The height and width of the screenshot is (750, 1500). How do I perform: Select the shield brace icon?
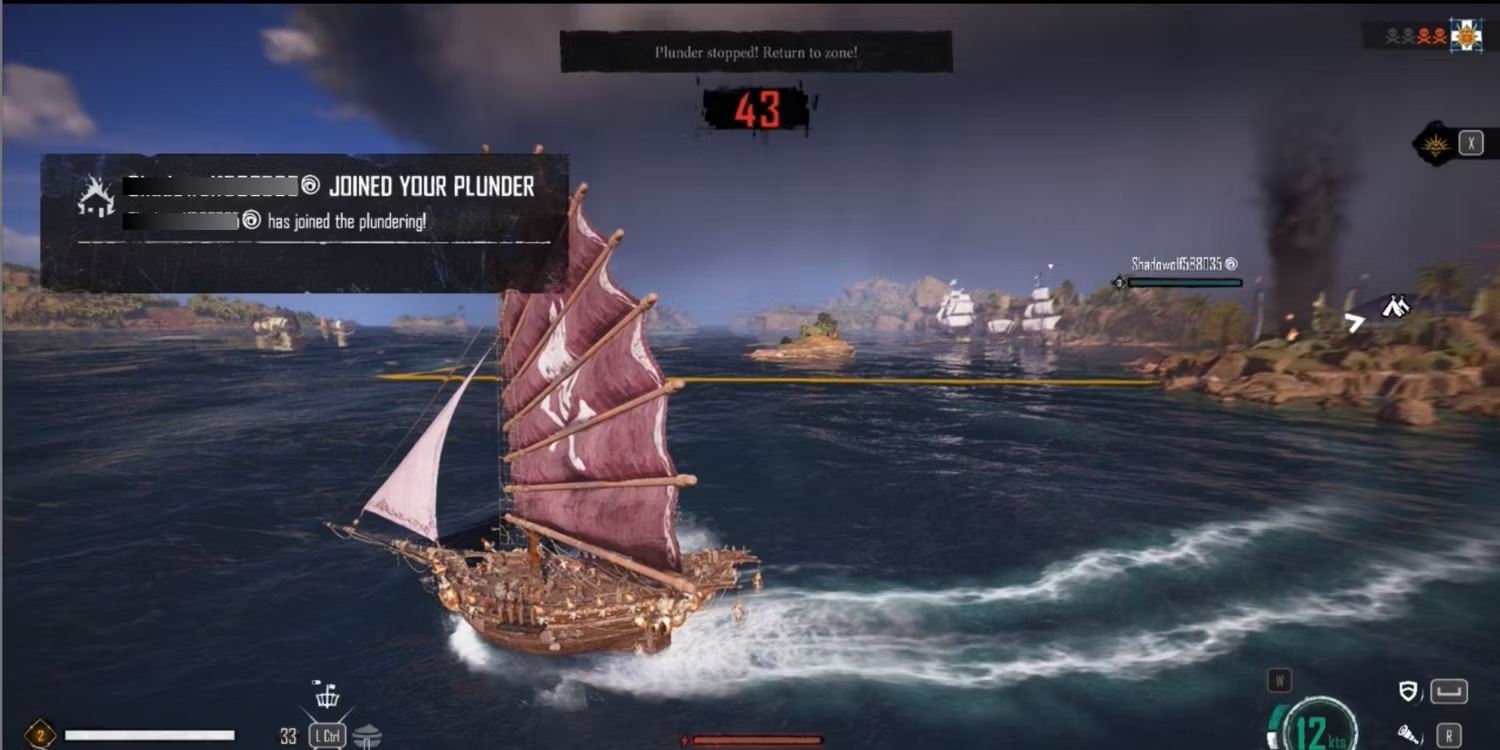[1409, 691]
